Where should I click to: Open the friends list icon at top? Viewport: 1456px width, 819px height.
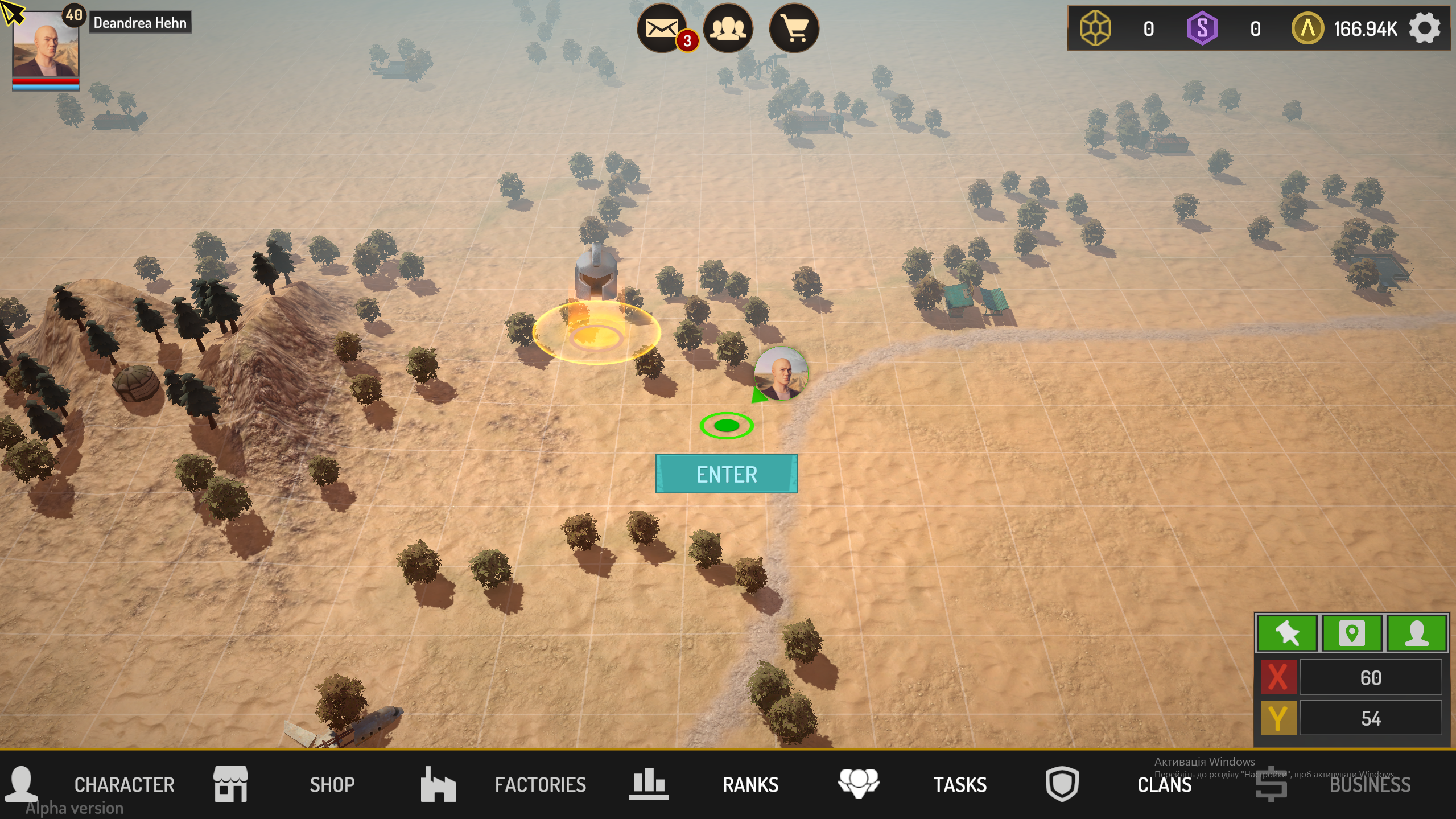click(729, 27)
